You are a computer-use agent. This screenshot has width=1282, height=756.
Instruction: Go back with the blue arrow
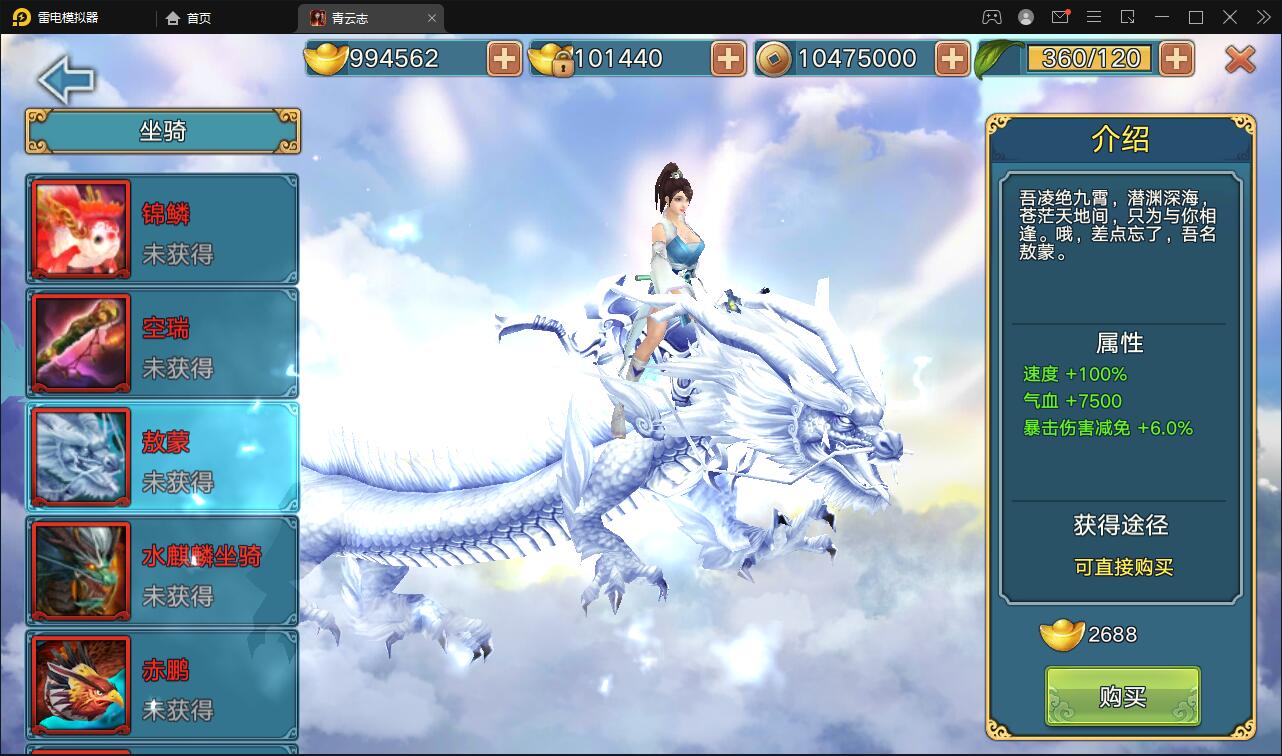pos(66,80)
